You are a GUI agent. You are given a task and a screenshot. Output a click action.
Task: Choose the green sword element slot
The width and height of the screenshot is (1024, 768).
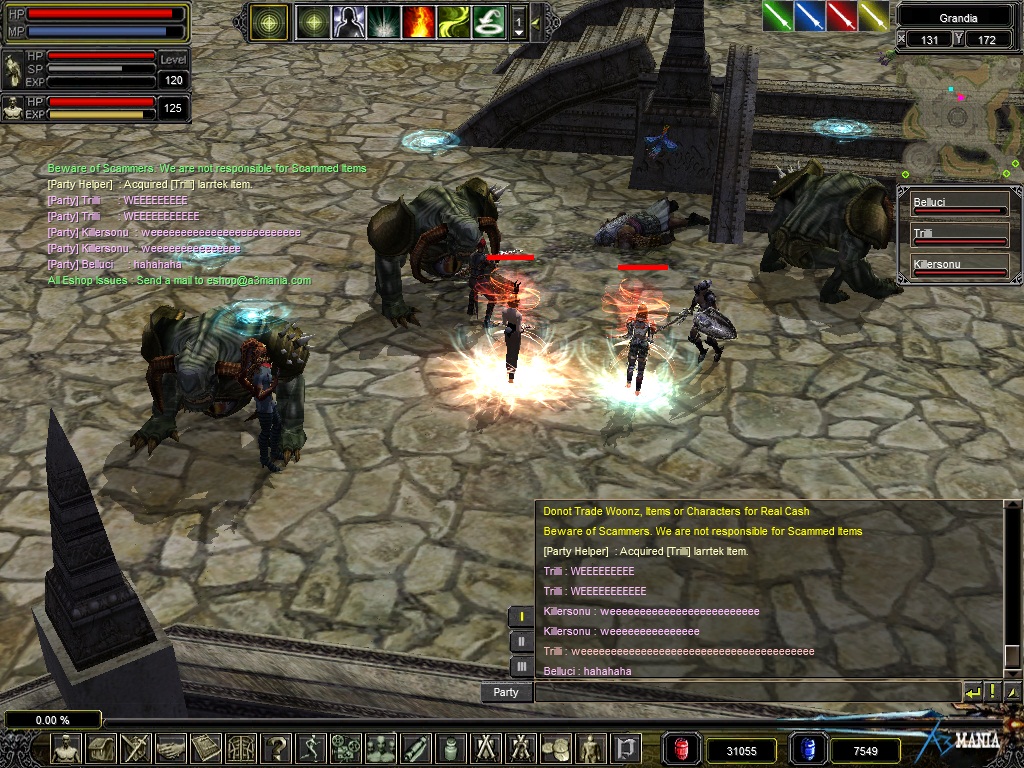777,15
